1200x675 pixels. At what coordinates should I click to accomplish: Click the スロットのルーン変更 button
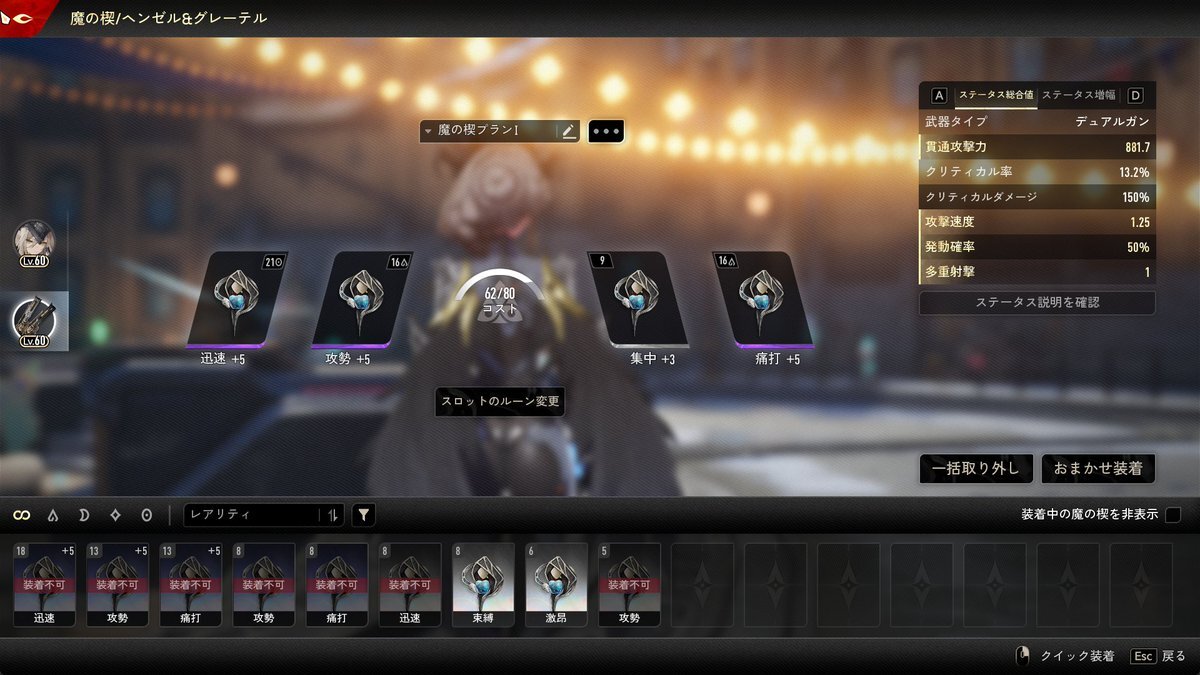pos(501,402)
